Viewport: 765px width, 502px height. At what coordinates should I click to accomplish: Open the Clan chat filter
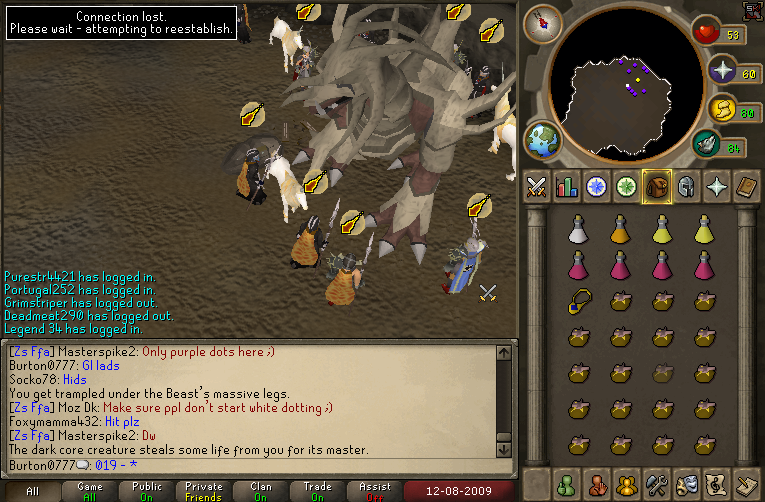[262, 491]
